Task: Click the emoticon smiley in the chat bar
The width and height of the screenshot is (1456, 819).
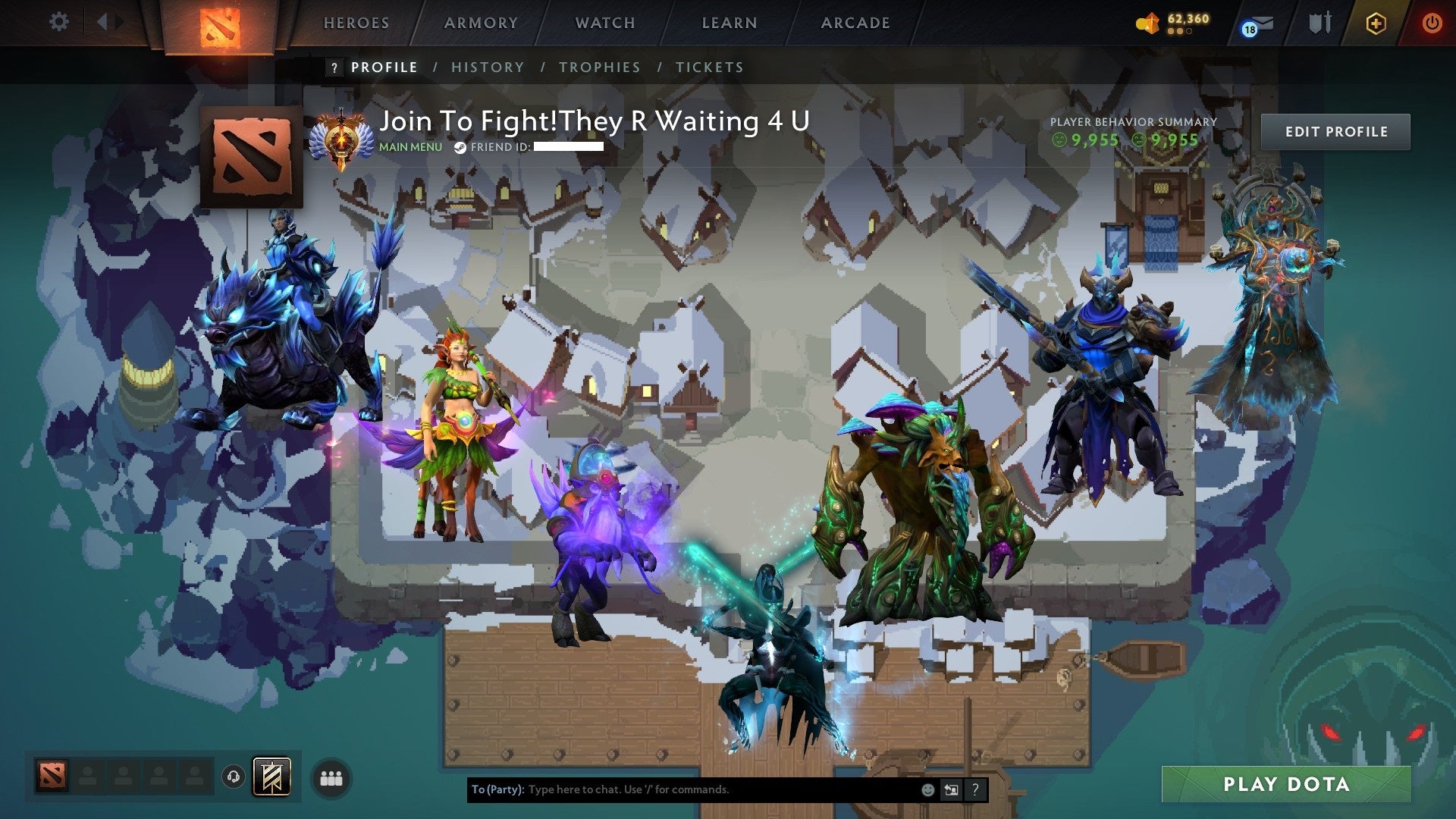Action: 927,789
